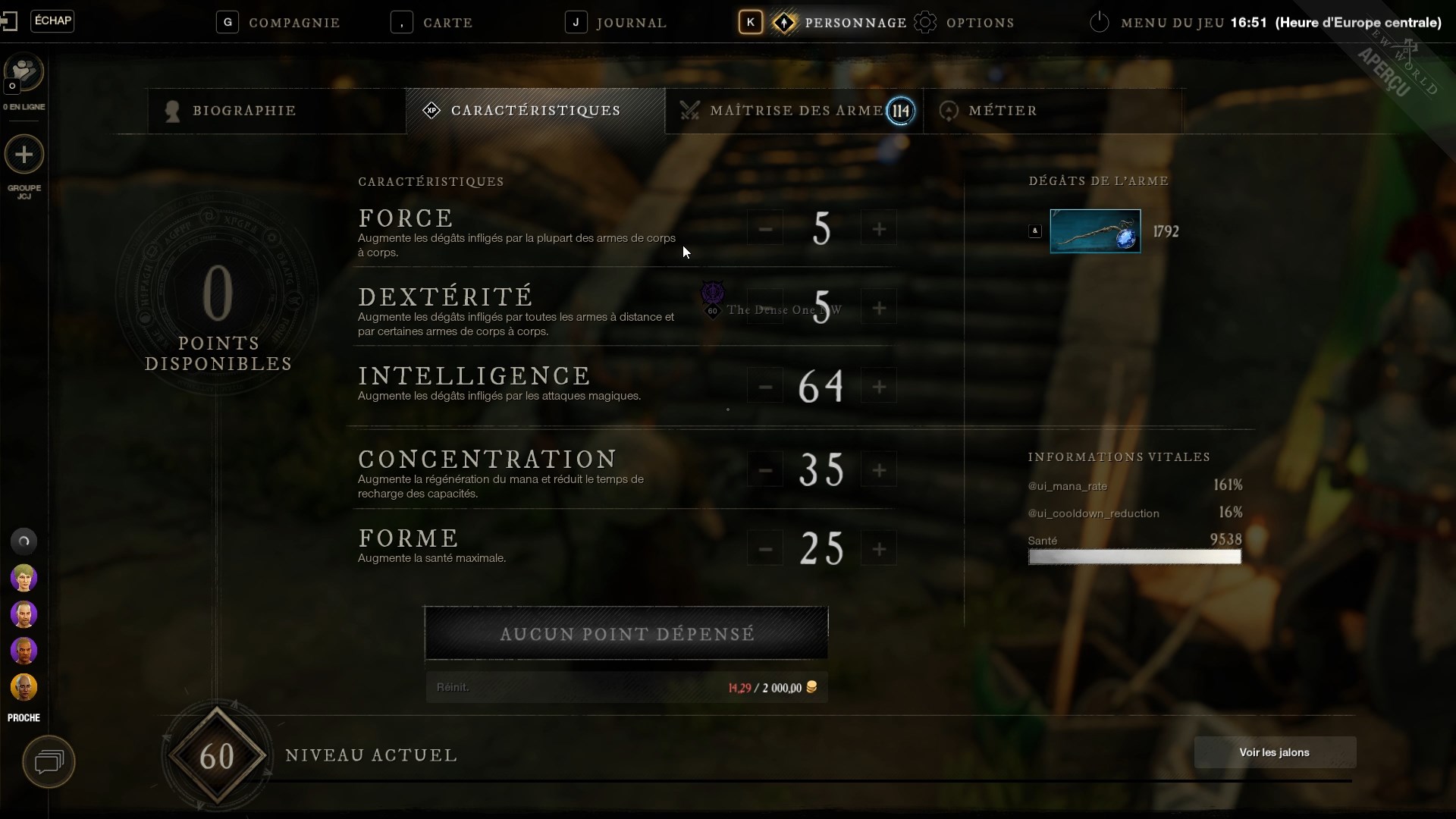
Task: Click the Santé health bar
Action: point(1134,557)
